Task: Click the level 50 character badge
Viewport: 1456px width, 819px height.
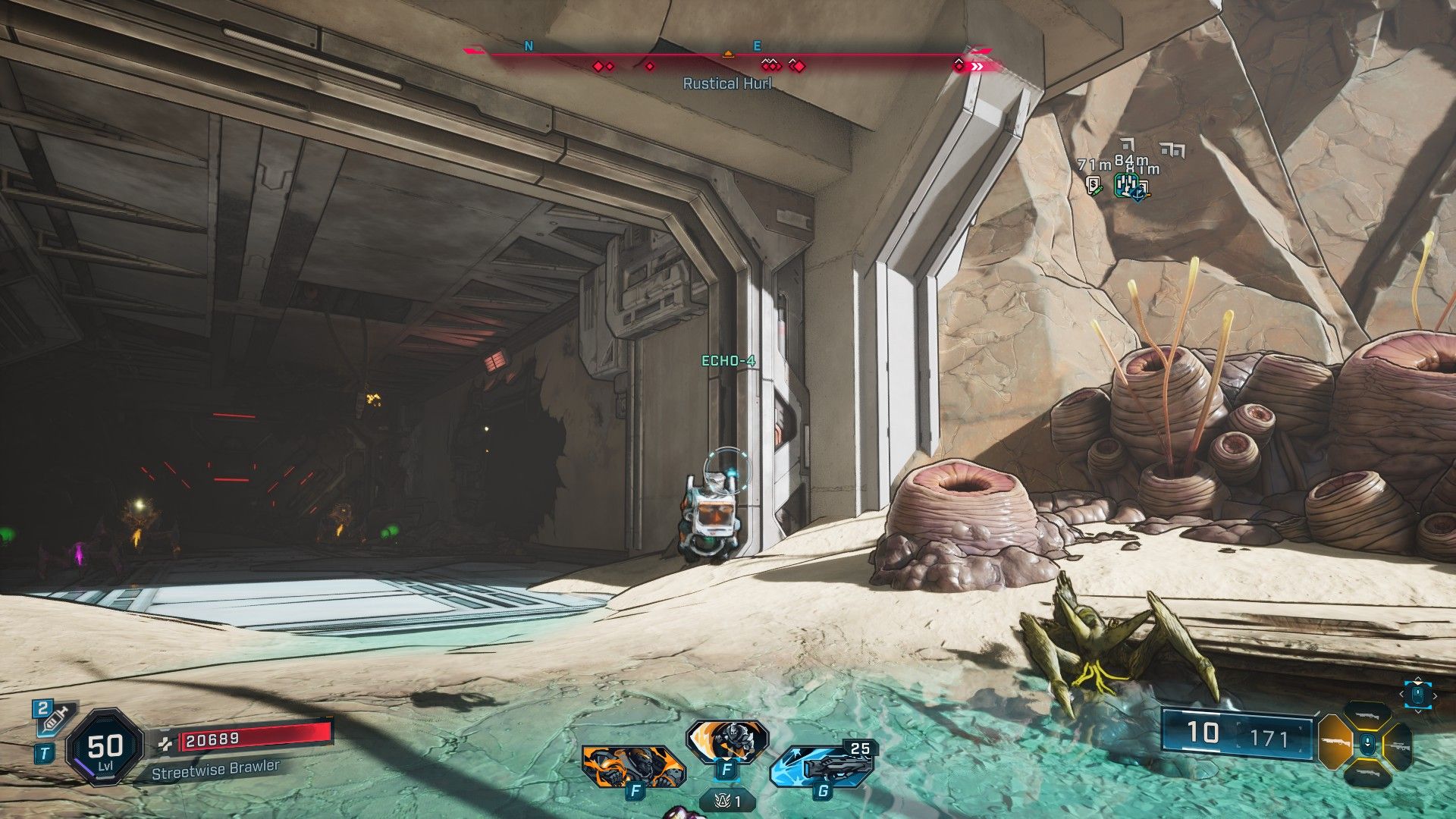Action: tap(104, 748)
